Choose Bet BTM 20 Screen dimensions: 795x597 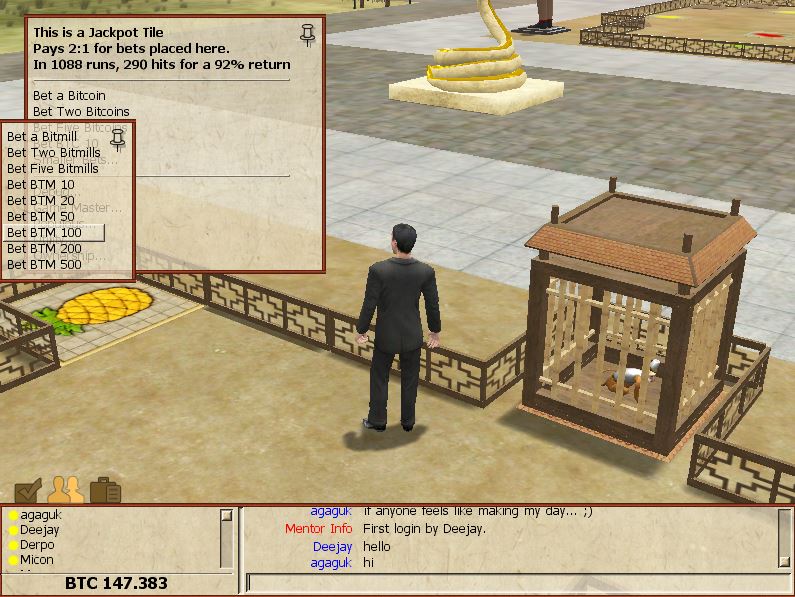pyautogui.click(x=41, y=200)
